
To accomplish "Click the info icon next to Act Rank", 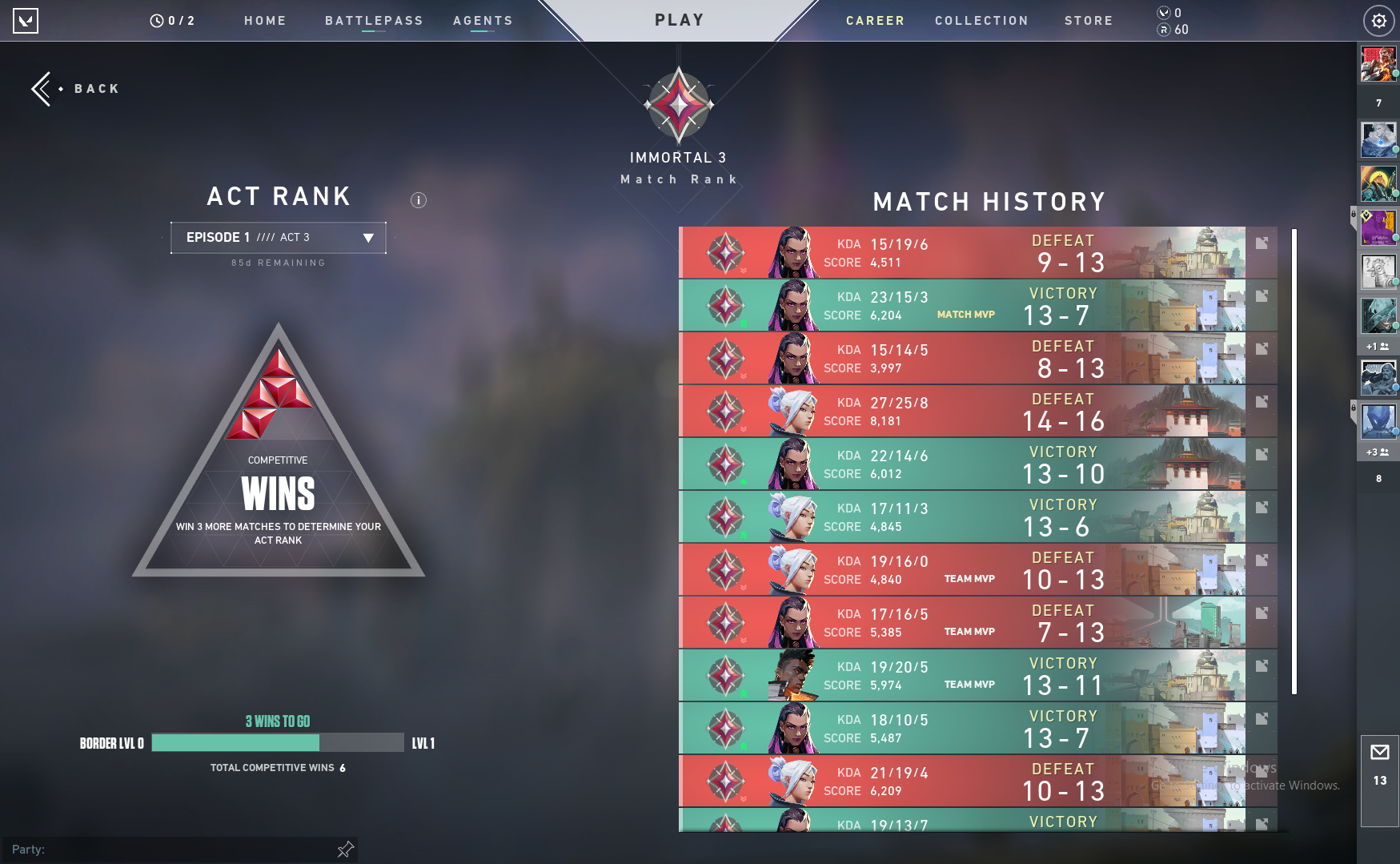I will pyautogui.click(x=418, y=200).
